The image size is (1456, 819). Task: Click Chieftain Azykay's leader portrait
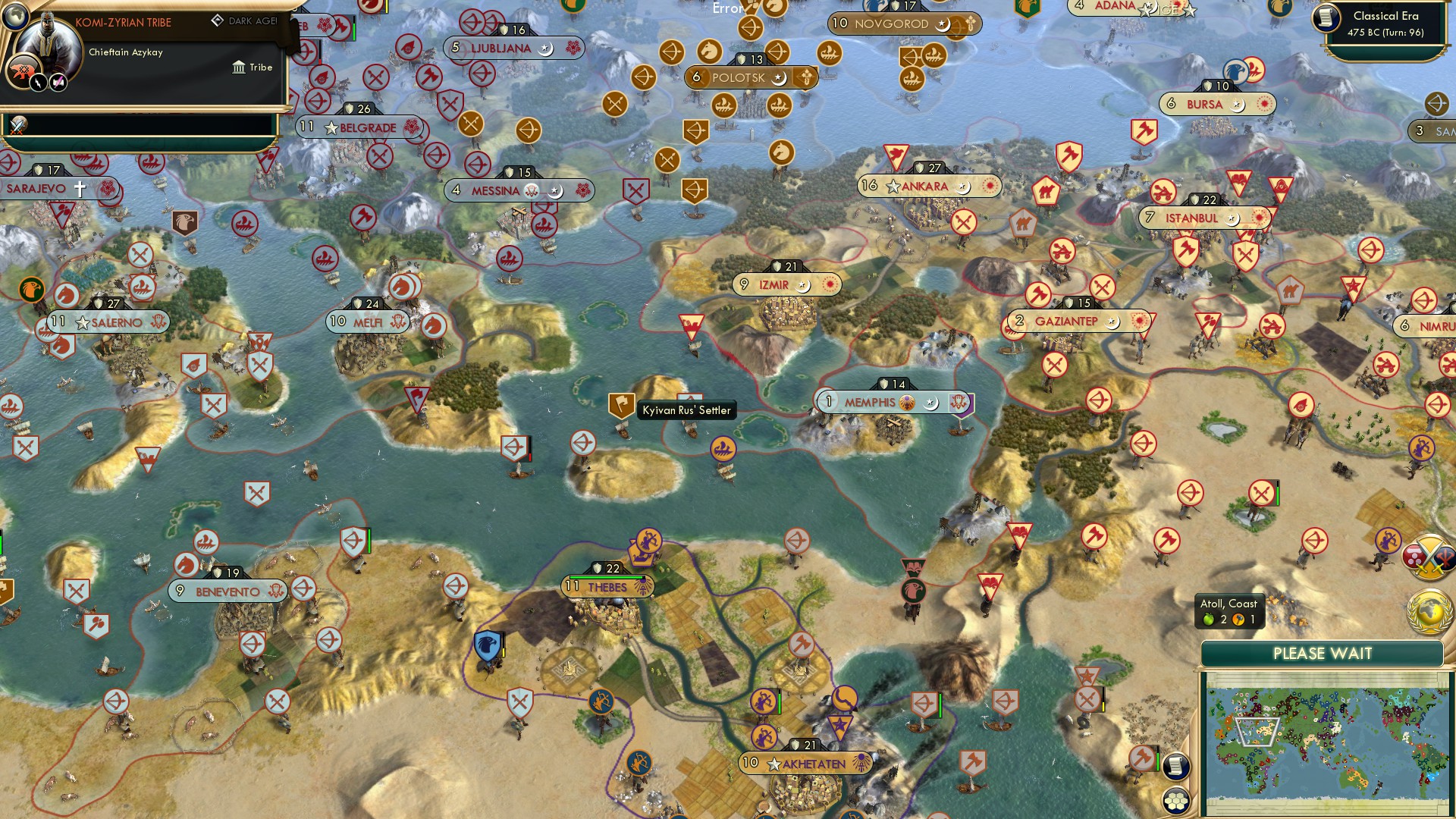(49, 39)
